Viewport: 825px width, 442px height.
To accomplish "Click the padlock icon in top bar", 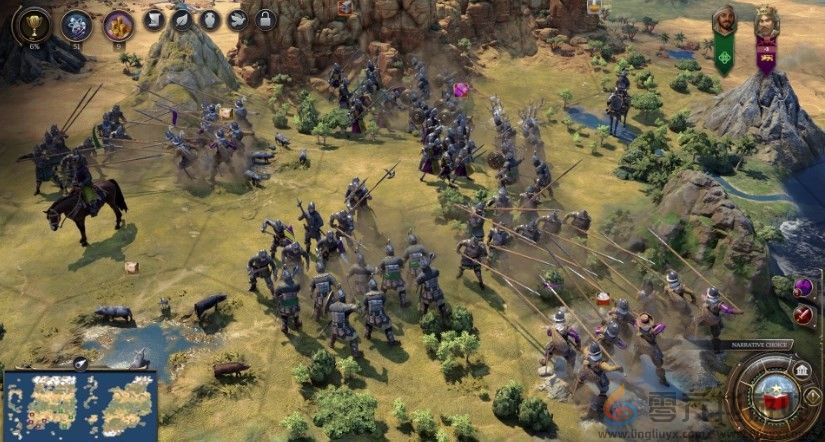I will tap(265, 19).
